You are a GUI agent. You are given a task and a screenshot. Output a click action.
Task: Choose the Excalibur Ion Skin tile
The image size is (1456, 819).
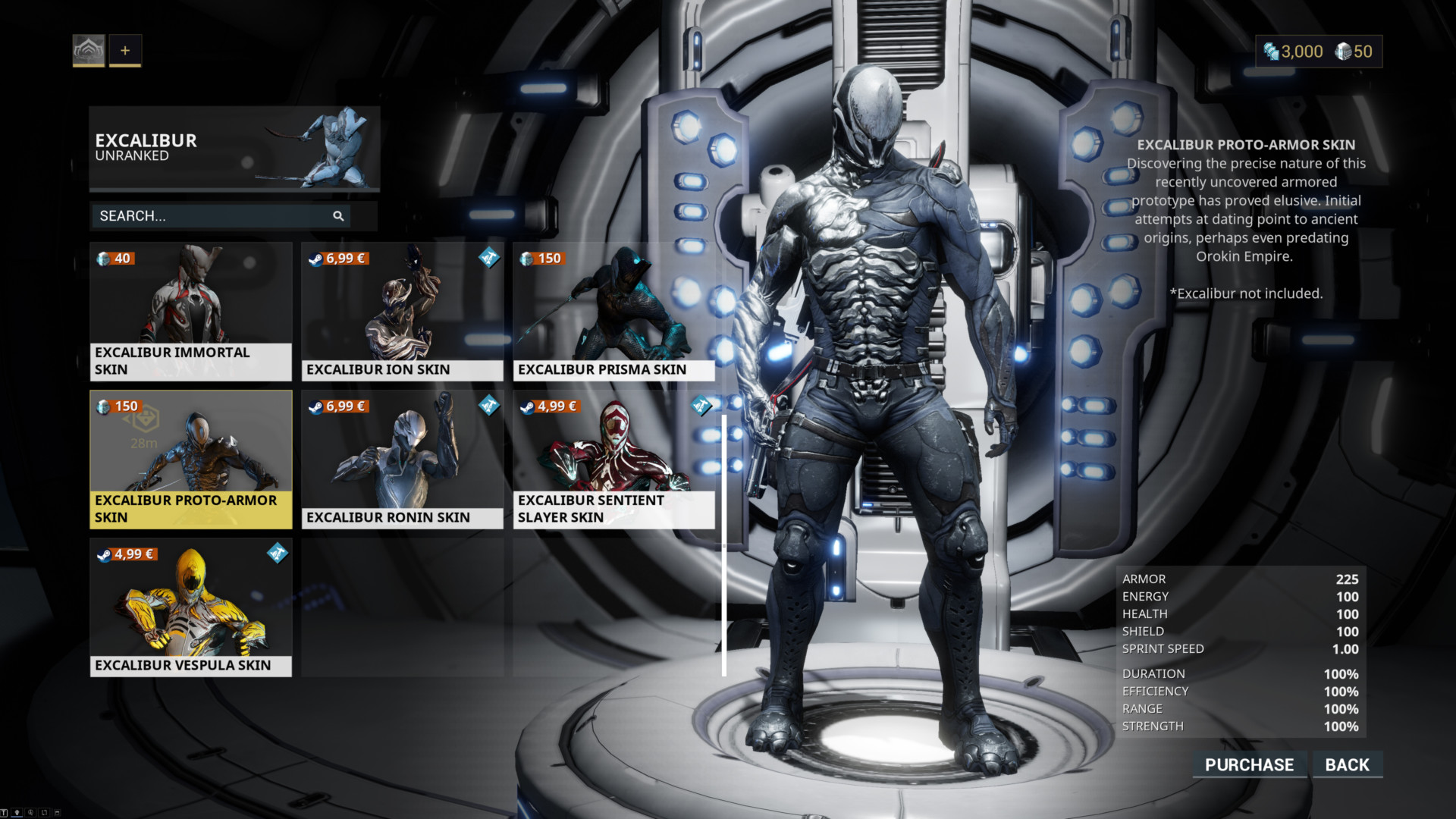[x=402, y=311]
